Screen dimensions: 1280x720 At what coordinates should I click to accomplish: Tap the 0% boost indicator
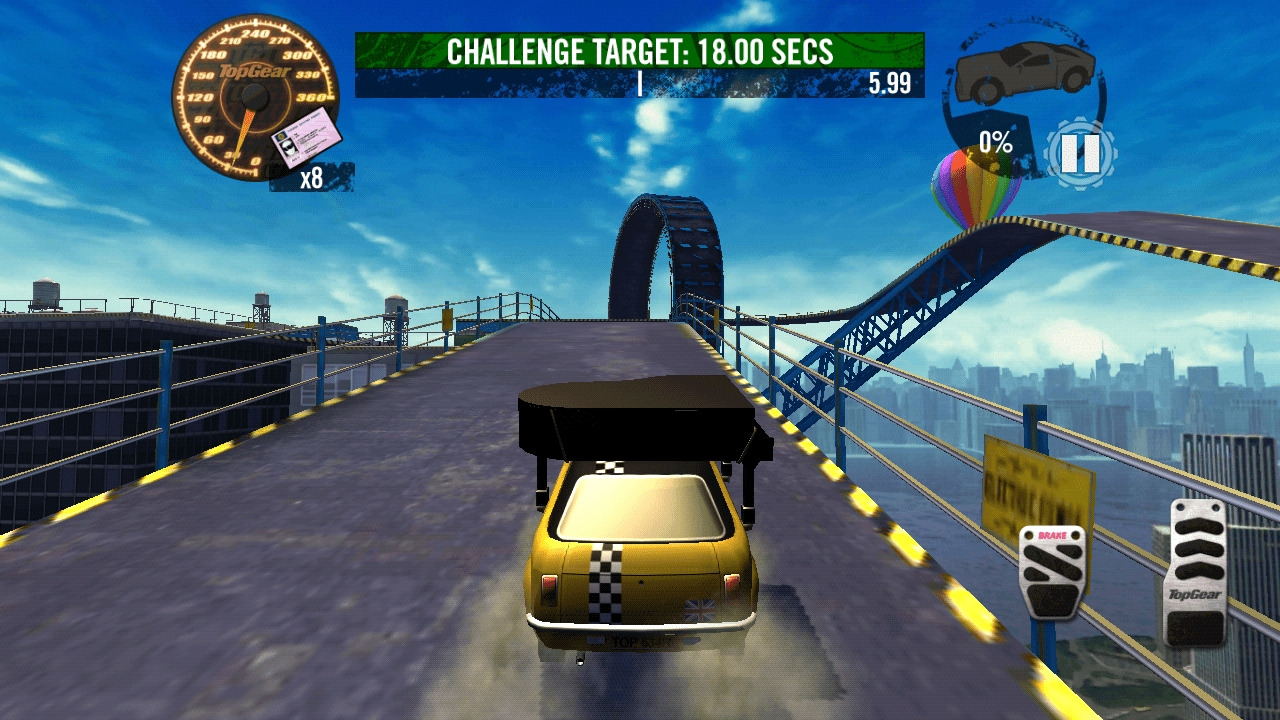tap(997, 143)
